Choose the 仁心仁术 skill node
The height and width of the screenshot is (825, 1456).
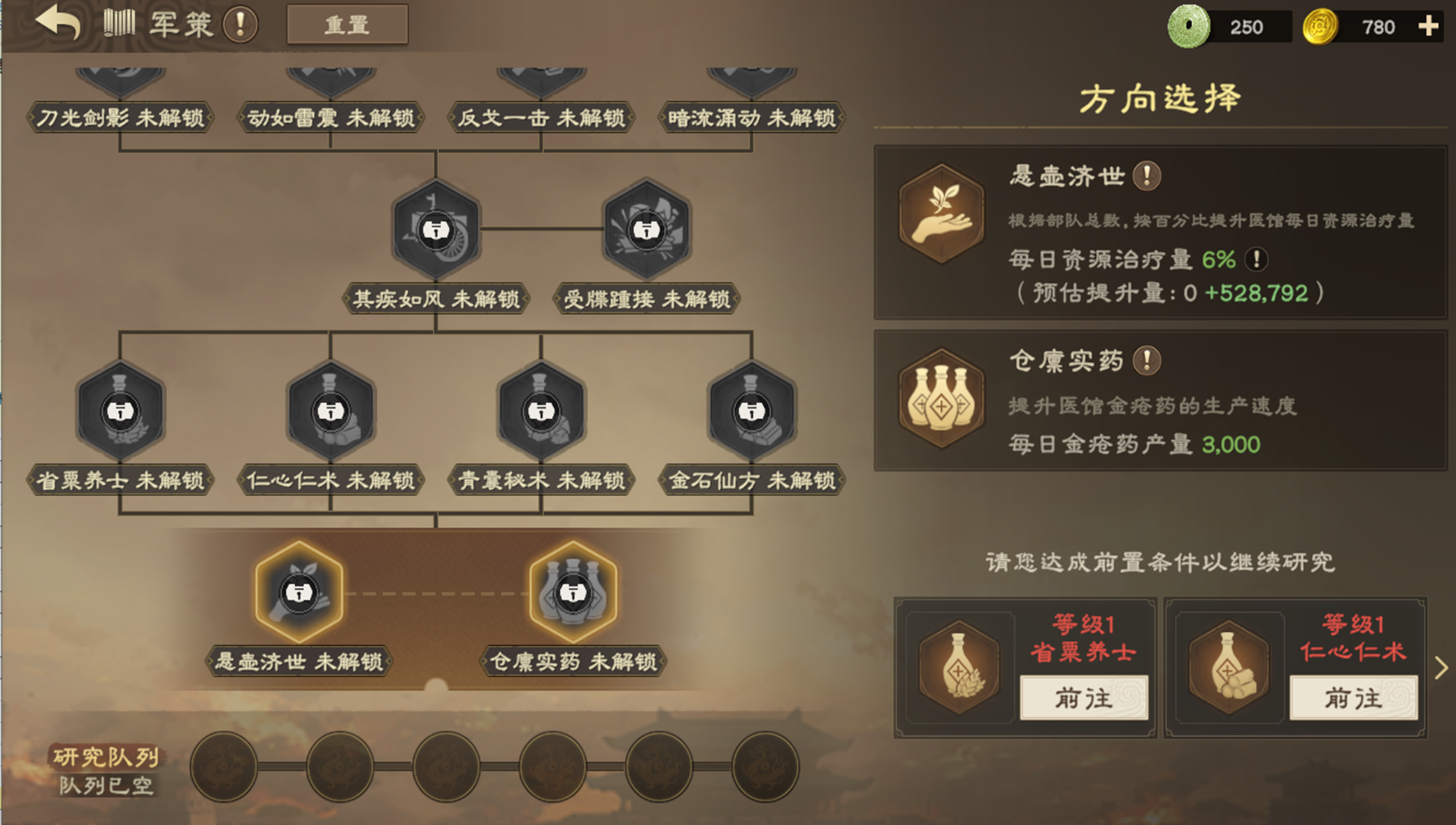330,411
